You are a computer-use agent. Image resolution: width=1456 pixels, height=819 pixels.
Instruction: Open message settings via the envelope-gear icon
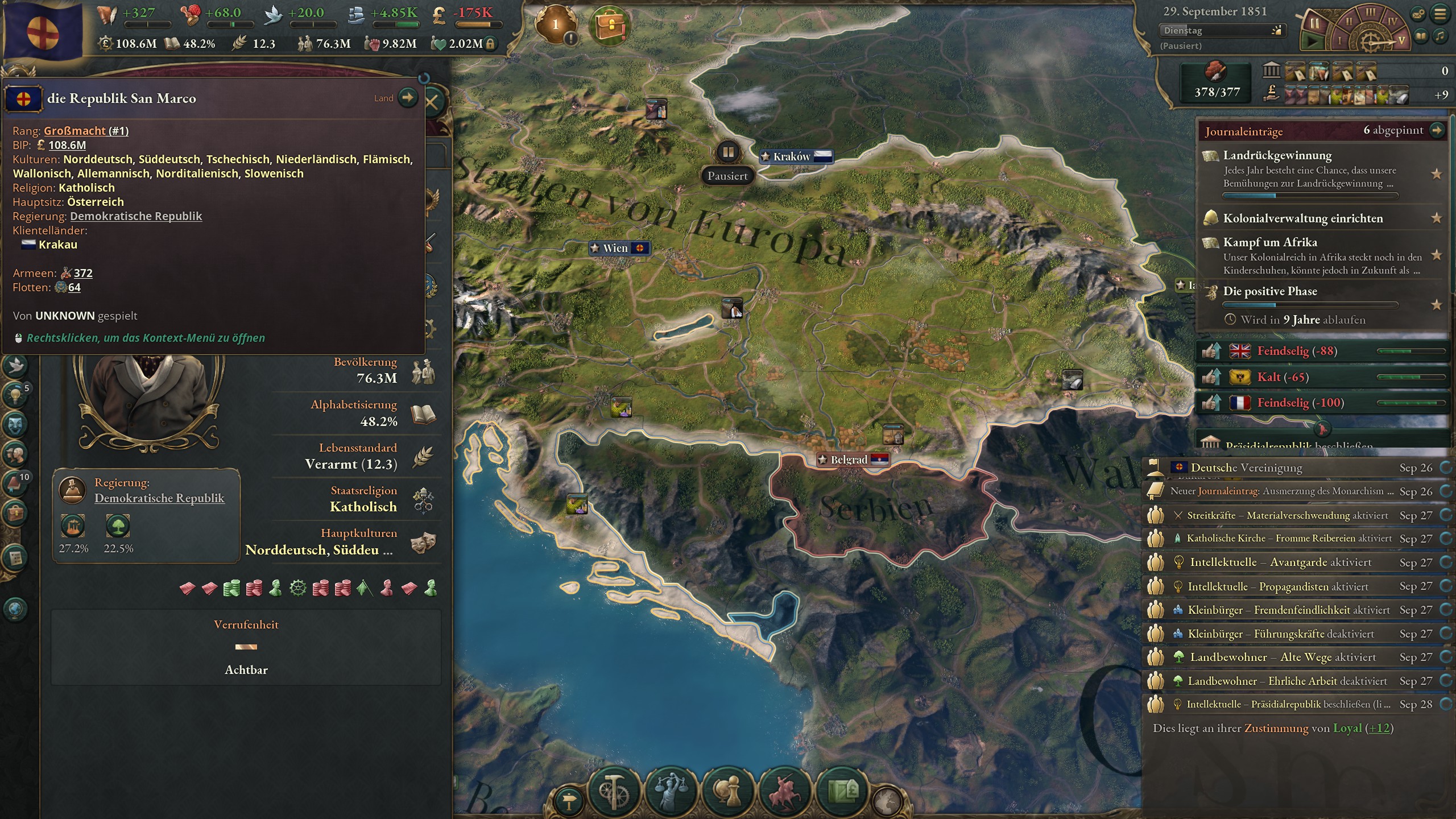(x=1418, y=14)
